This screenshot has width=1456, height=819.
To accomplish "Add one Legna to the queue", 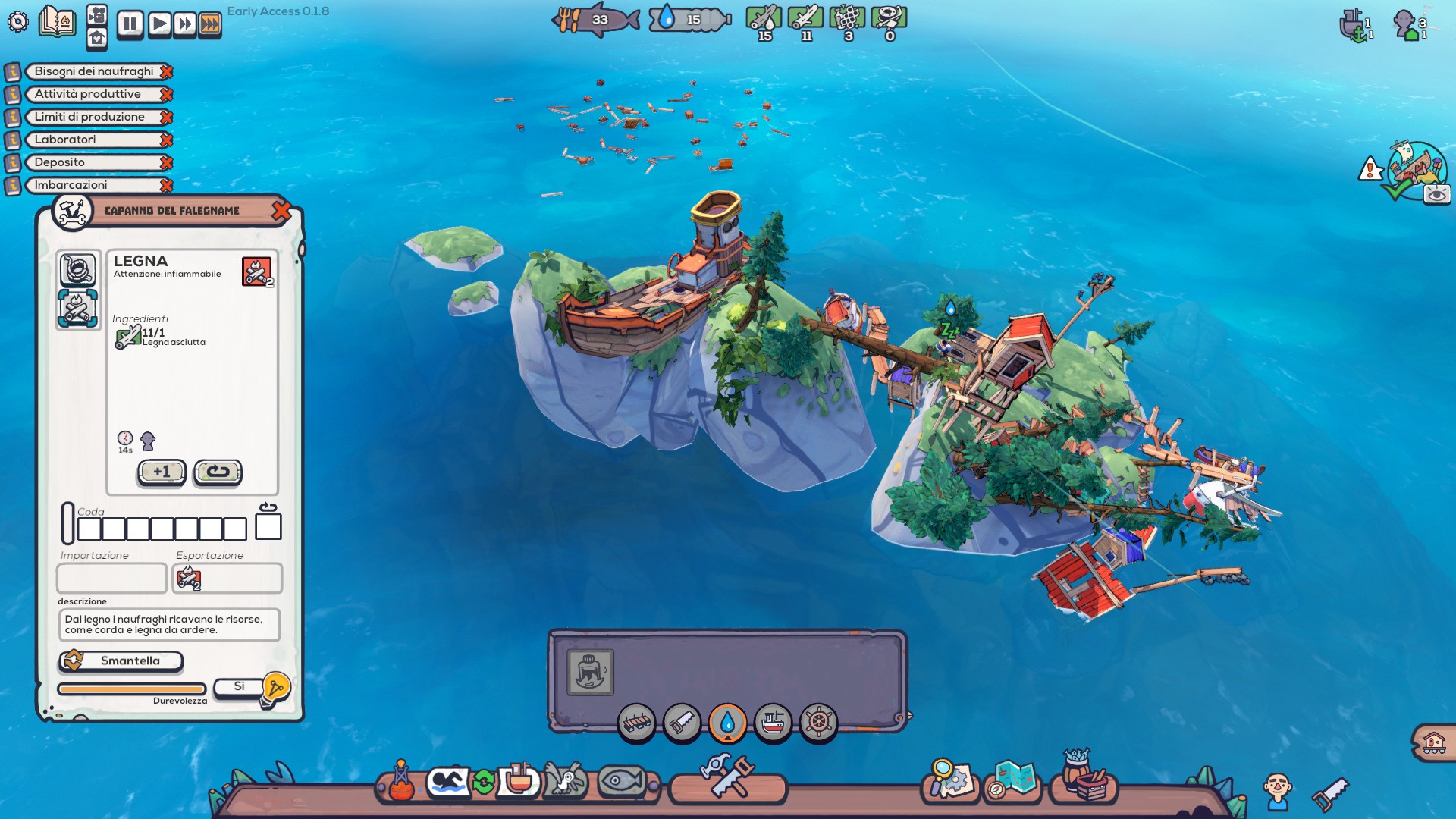I will point(162,472).
